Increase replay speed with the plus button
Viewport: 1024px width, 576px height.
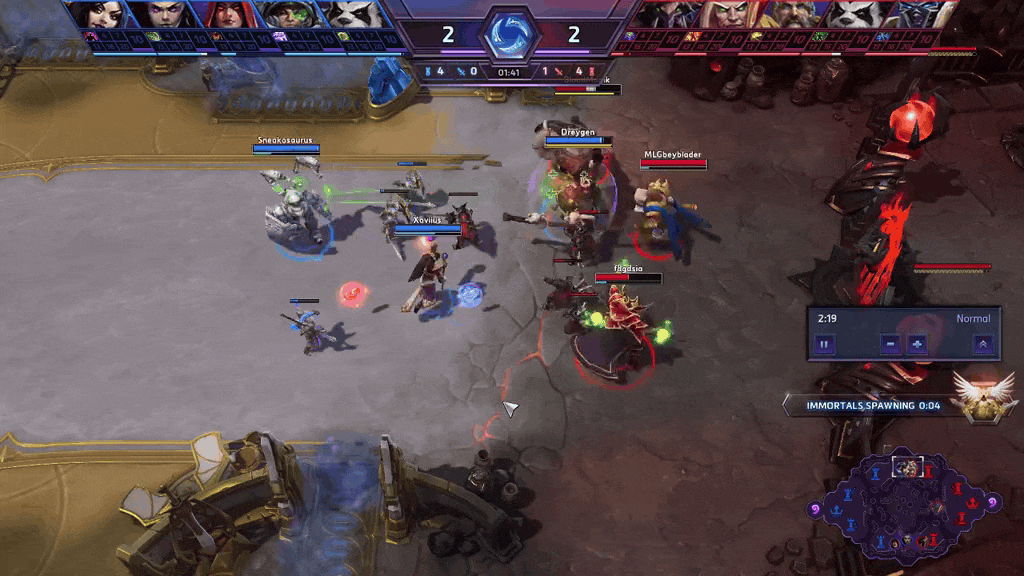tap(917, 344)
